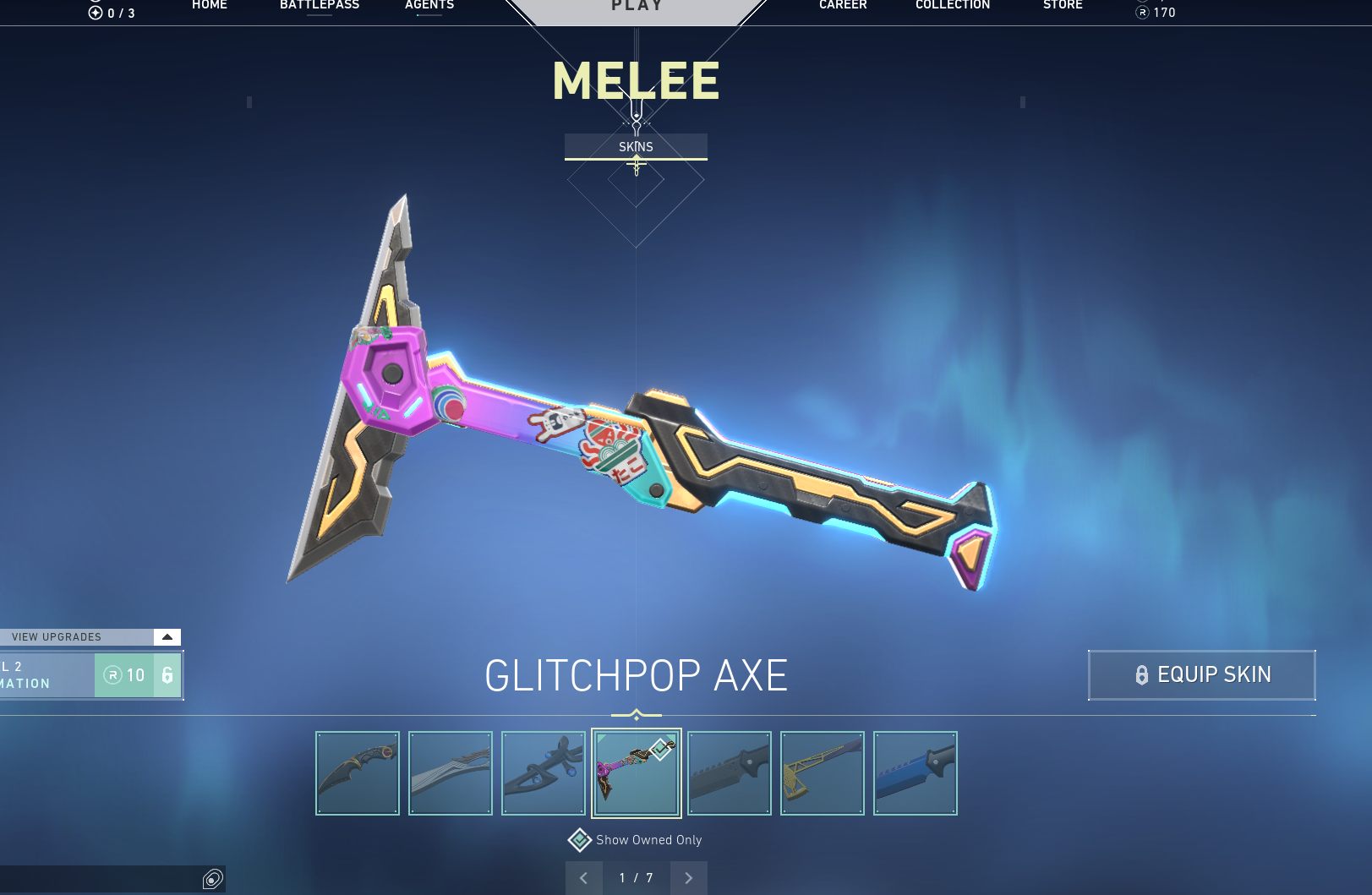This screenshot has height=895, width=1372.
Task: Select the equipped Glitchpop Axe thumbnail
Action: [637, 773]
